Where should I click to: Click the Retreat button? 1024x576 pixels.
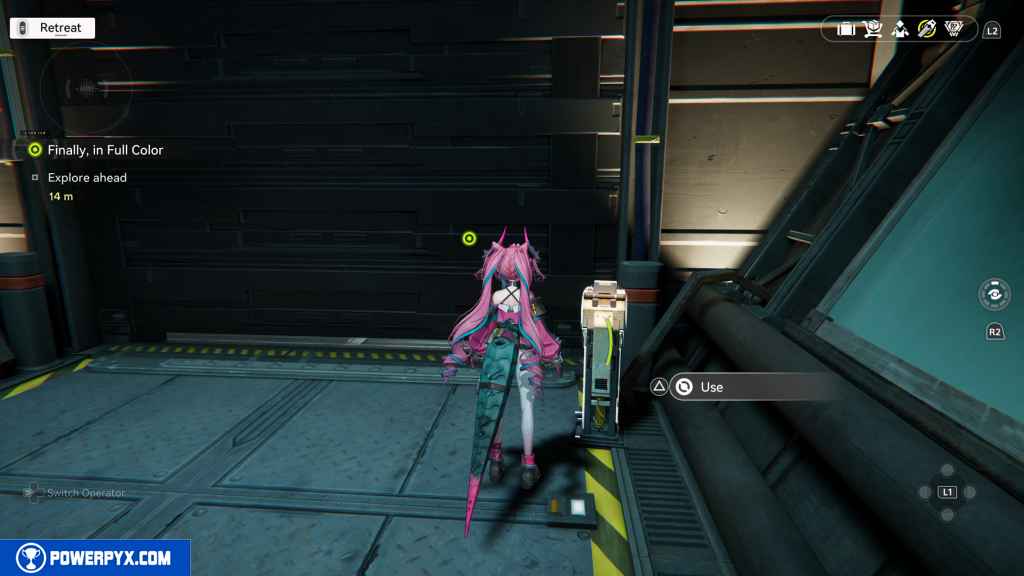point(52,28)
